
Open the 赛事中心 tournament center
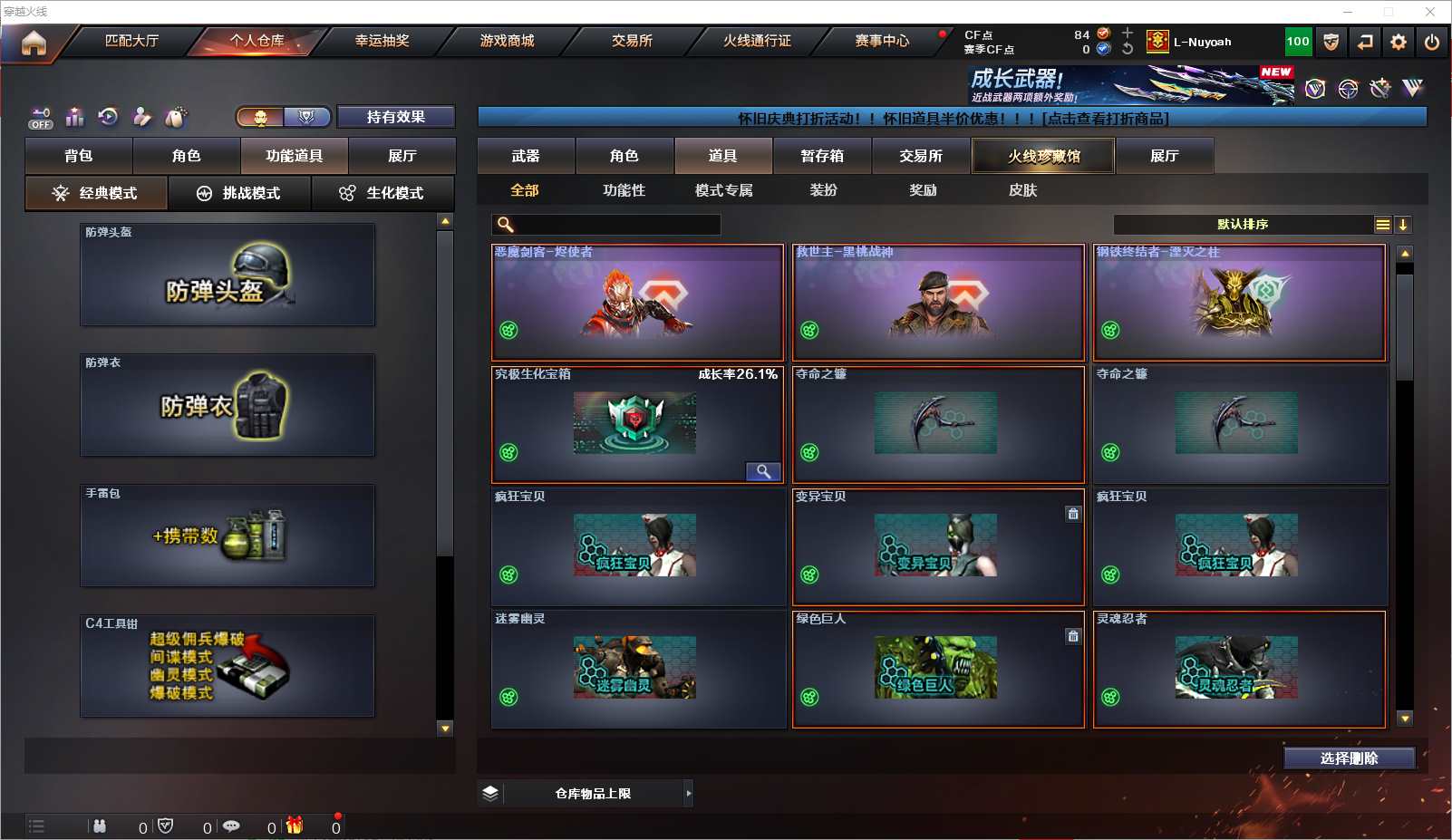pyautogui.click(x=881, y=41)
